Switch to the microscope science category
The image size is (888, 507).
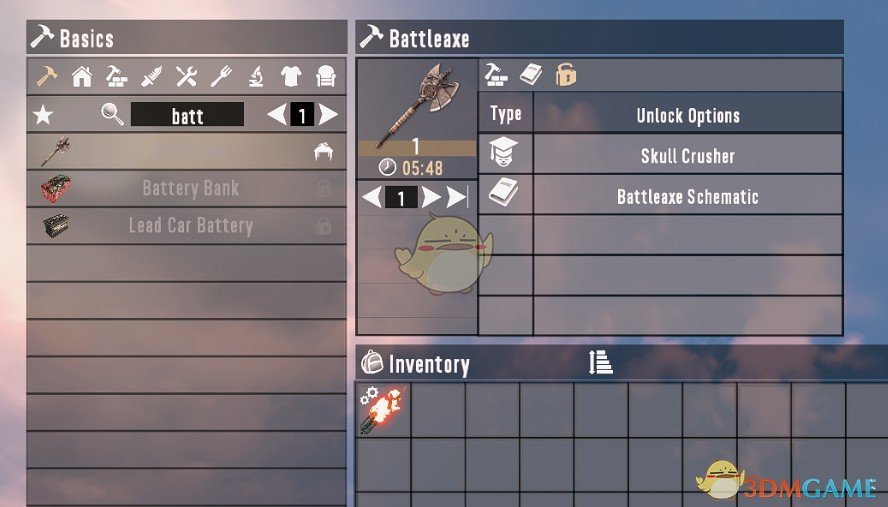point(256,76)
